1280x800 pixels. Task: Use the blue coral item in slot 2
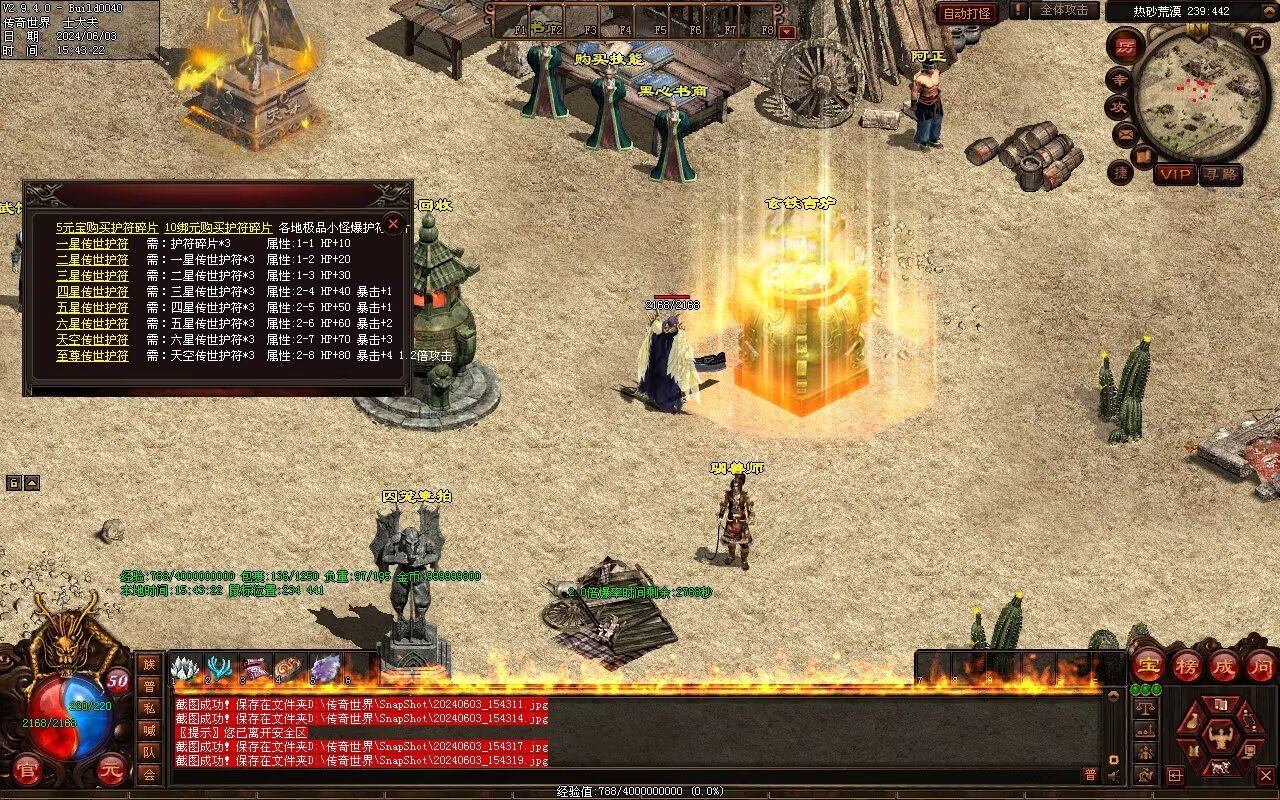(220, 667)
